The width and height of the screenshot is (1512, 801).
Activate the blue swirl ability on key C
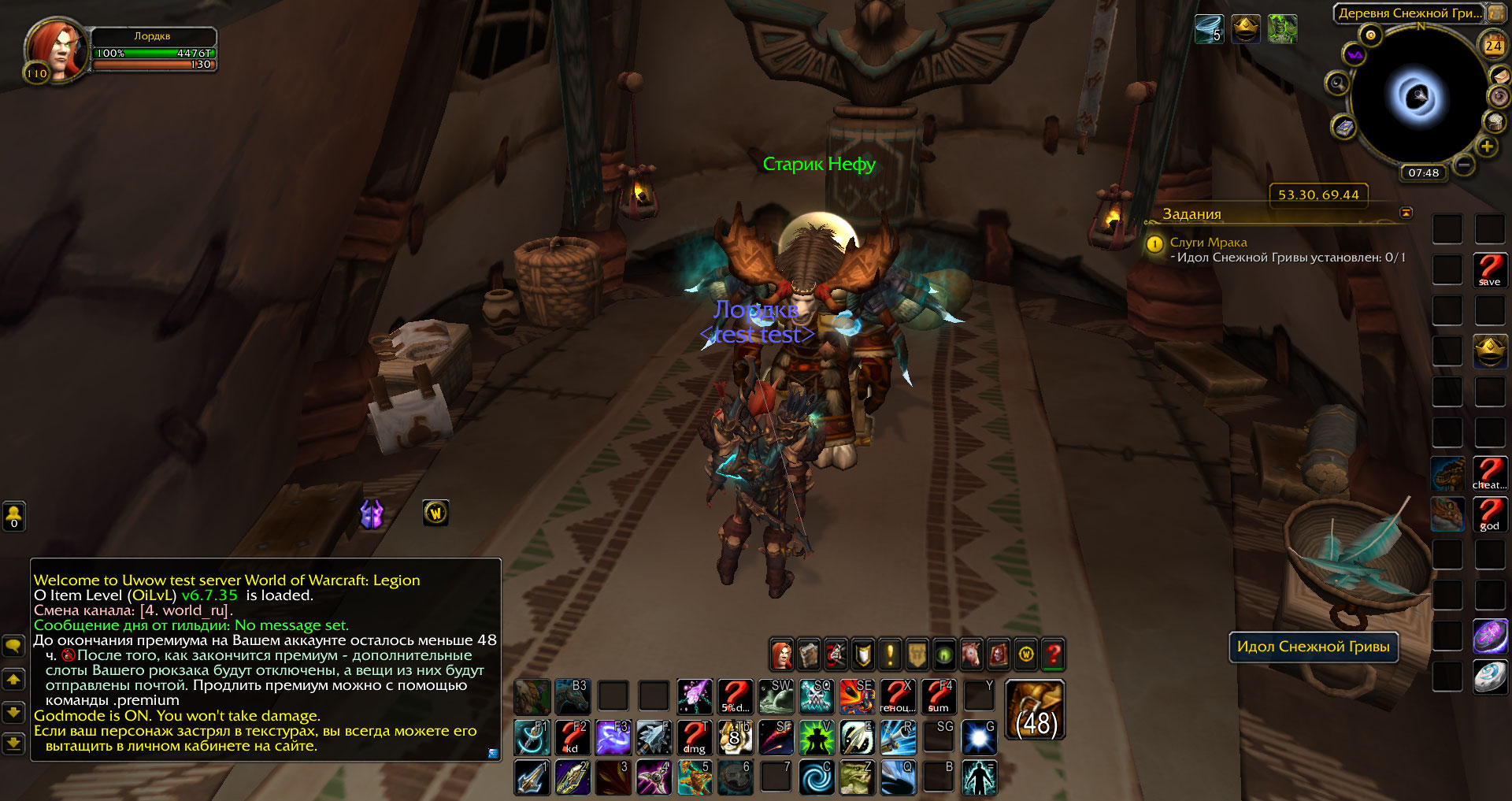coord(817,777)
